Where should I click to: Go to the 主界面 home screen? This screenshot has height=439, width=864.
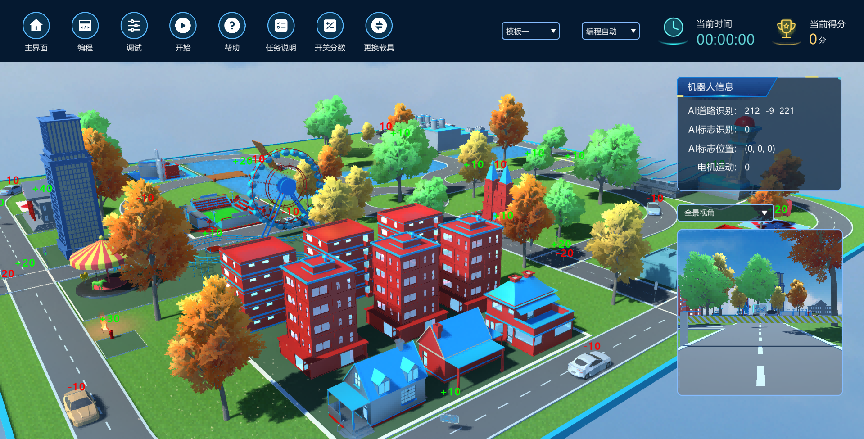point(37,25)
